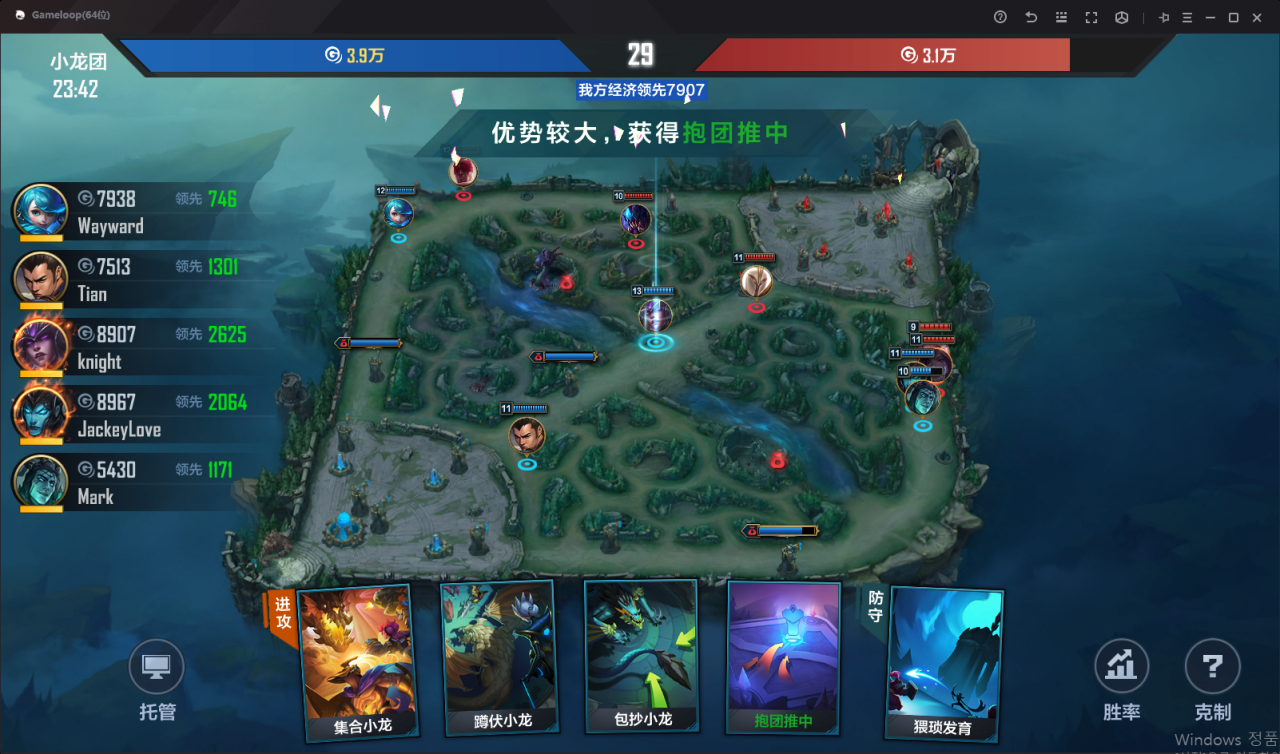Image resolution: width=1280 pixels, height=754 pixels.
Task: Choose the 包抄小龙 flank strategy card
Action: 642,655
